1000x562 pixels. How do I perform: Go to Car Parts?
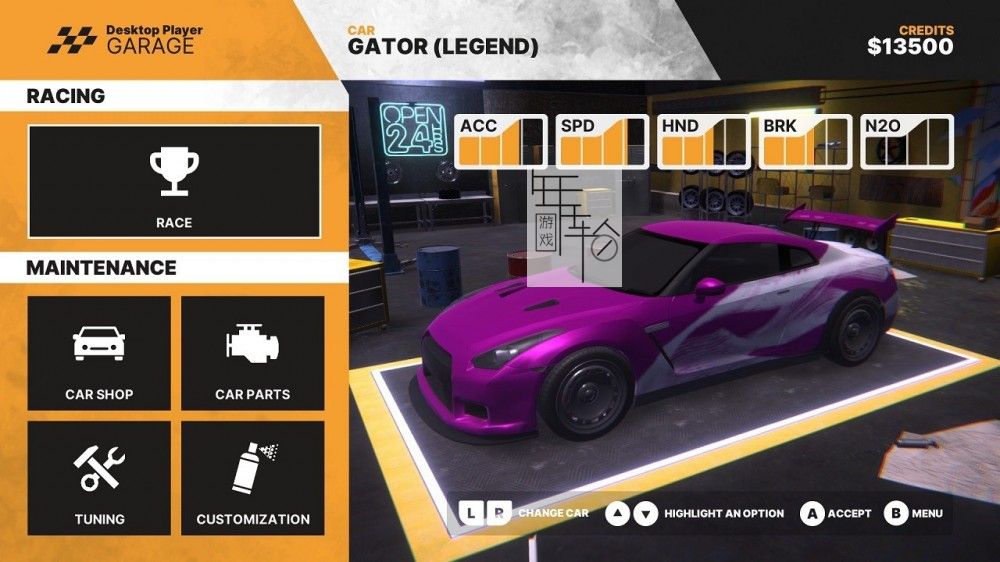tap(253, 353)
